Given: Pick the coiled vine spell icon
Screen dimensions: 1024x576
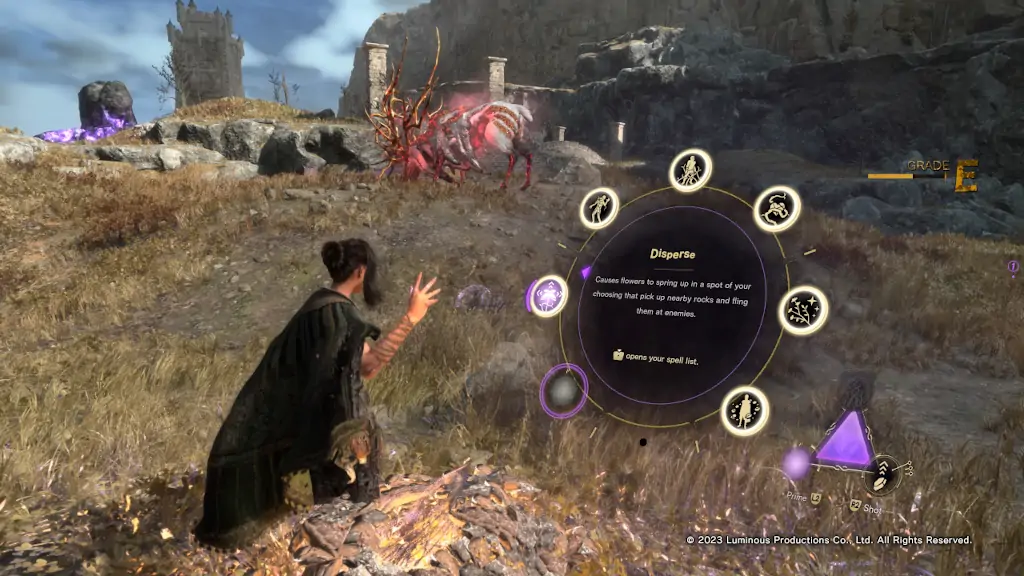Looking at the screenshot, I should [x=777, y=208].
